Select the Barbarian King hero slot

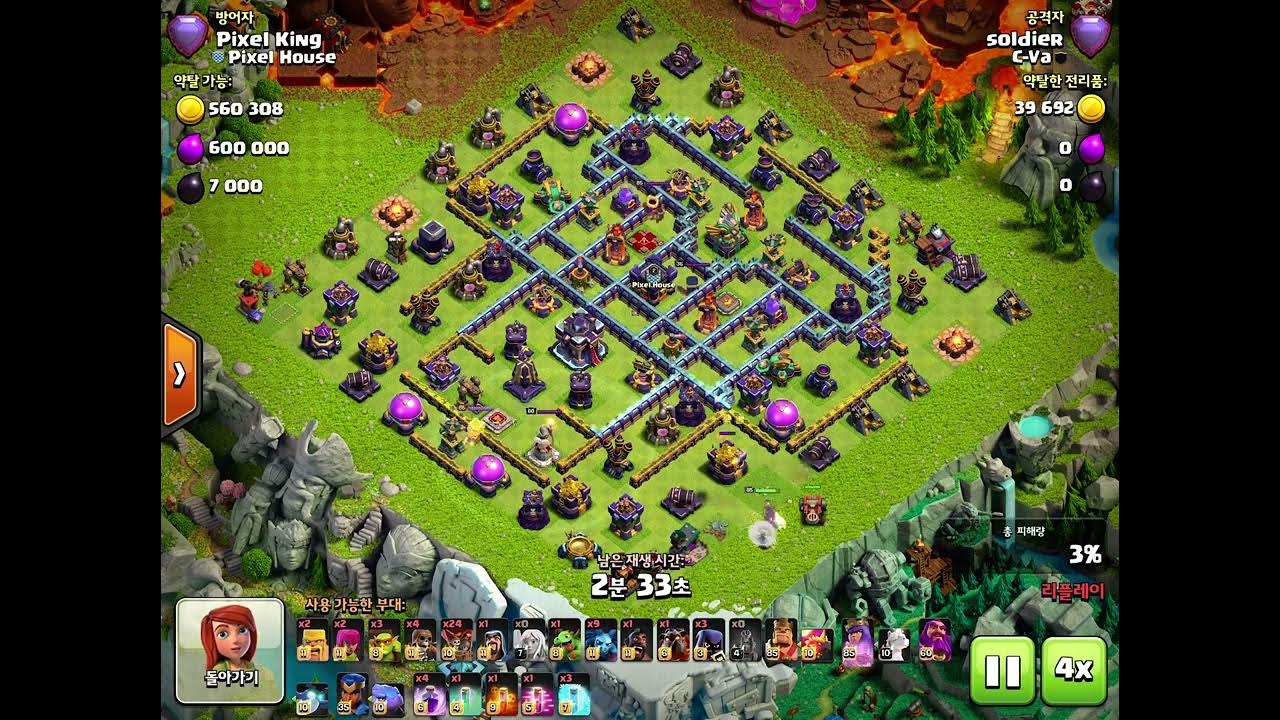tap(780, 641)
